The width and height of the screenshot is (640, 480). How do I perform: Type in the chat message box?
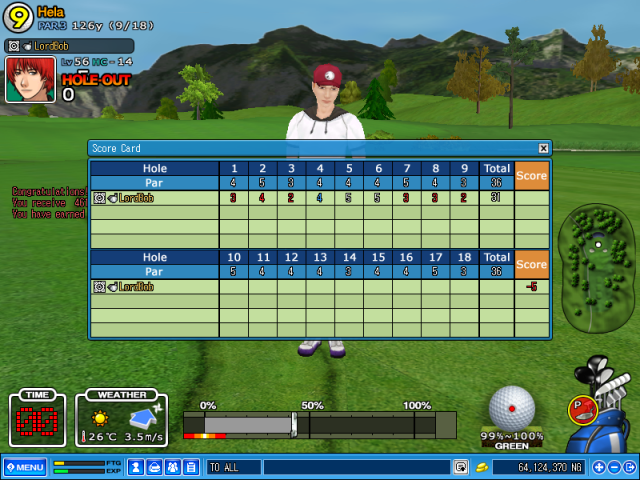(x=356, y=467)
